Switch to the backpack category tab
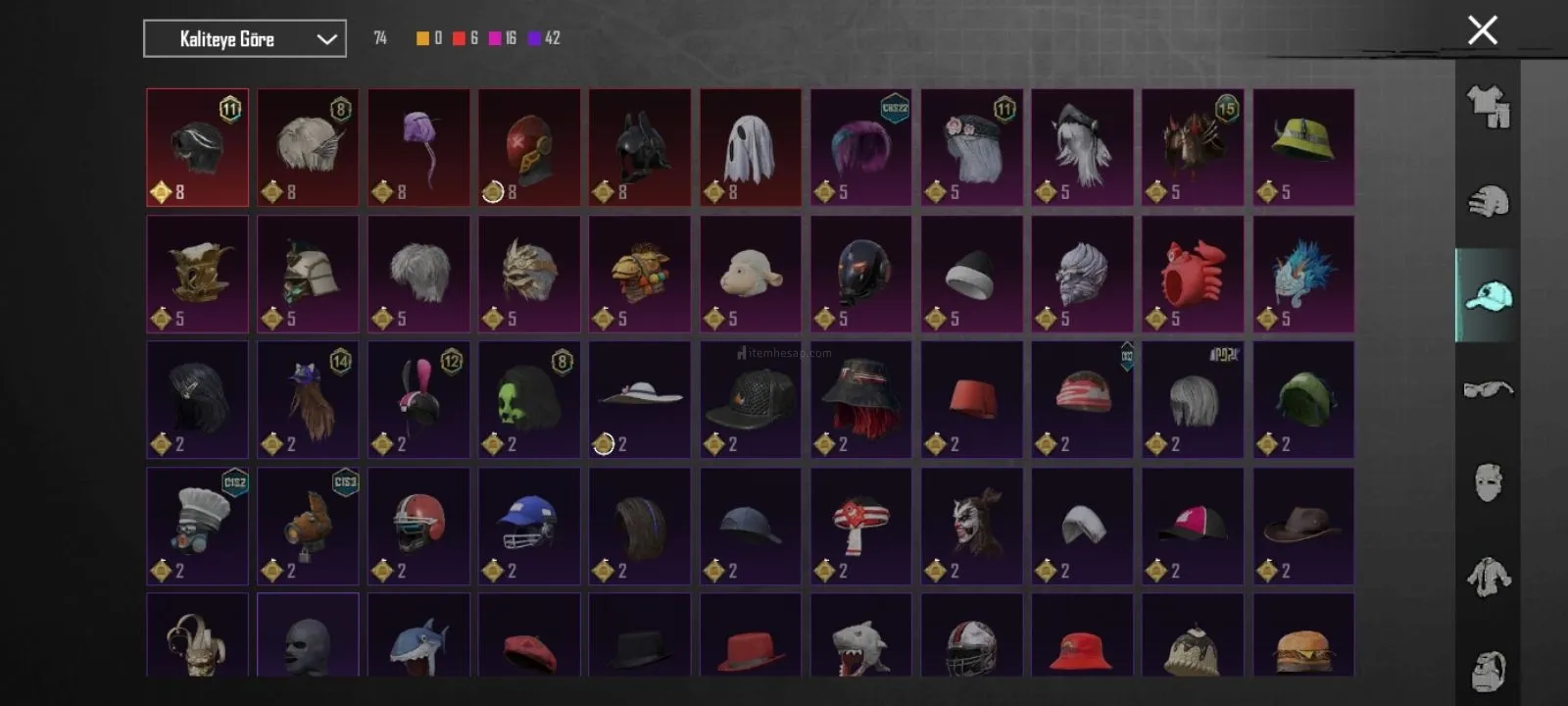Screen dimensions: 1568x706 (x=1488, y=669)
